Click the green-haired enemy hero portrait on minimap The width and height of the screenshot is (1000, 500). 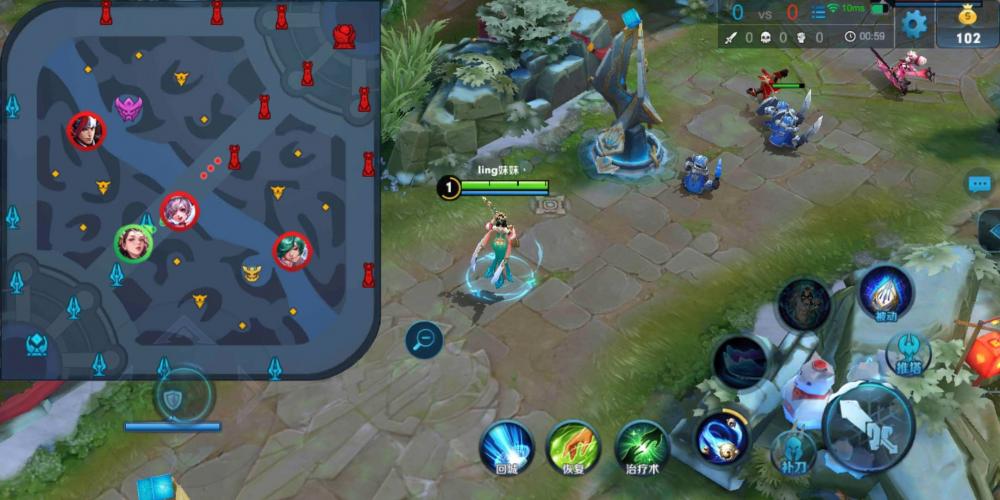(292, 250)
